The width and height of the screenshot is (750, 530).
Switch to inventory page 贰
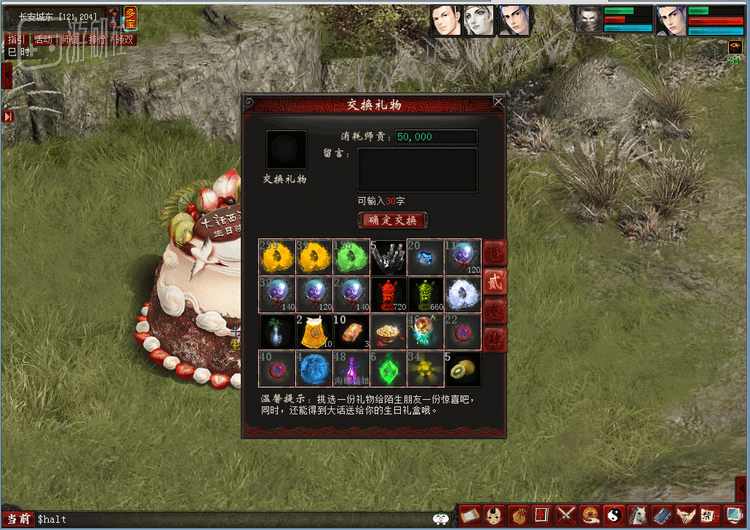click(x=495, y=282)
